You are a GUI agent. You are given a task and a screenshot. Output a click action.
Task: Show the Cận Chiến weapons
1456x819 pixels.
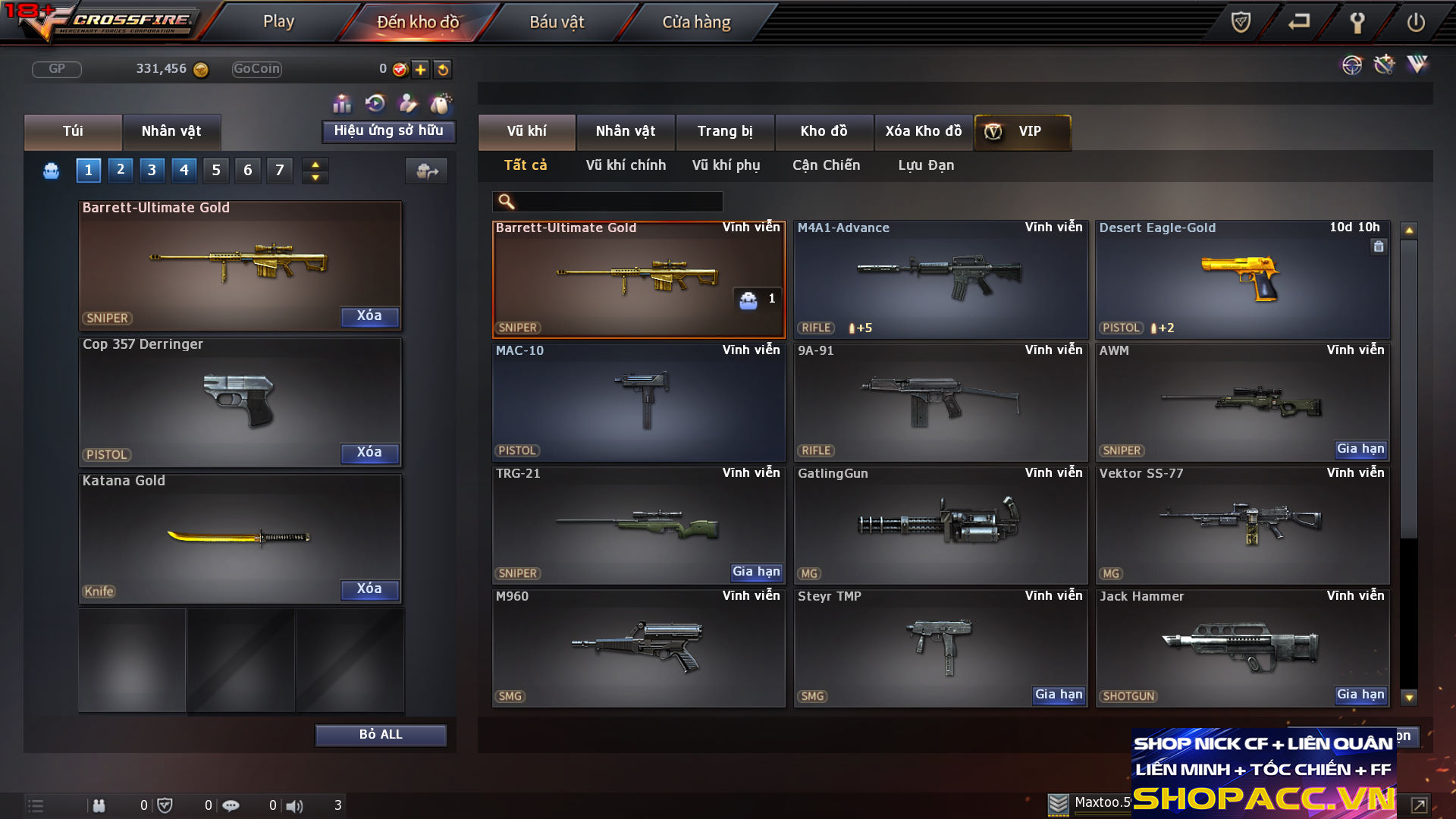click(x=826, y=165)
